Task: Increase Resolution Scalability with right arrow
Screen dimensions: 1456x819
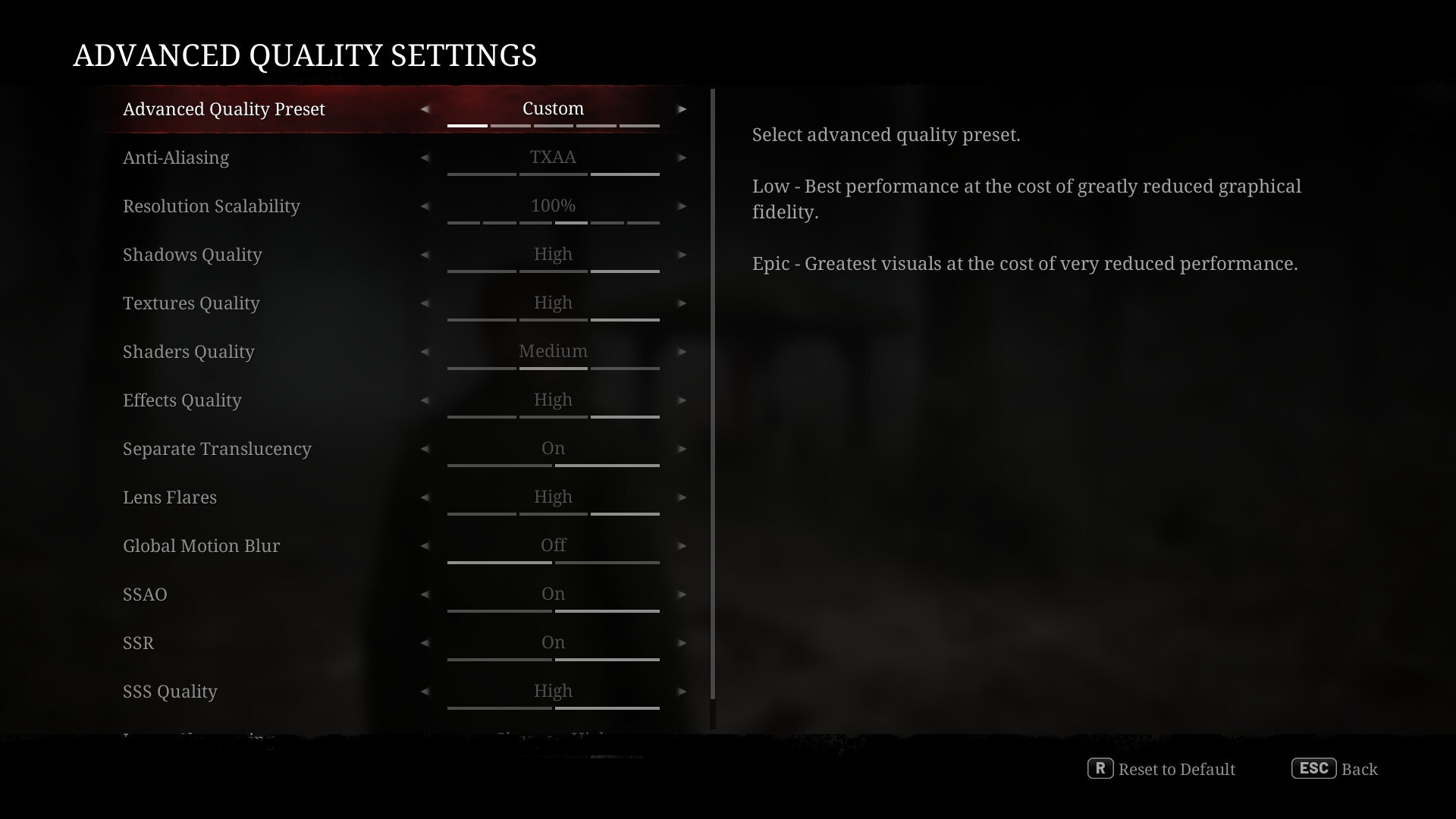Action: [x=682, y=206]
